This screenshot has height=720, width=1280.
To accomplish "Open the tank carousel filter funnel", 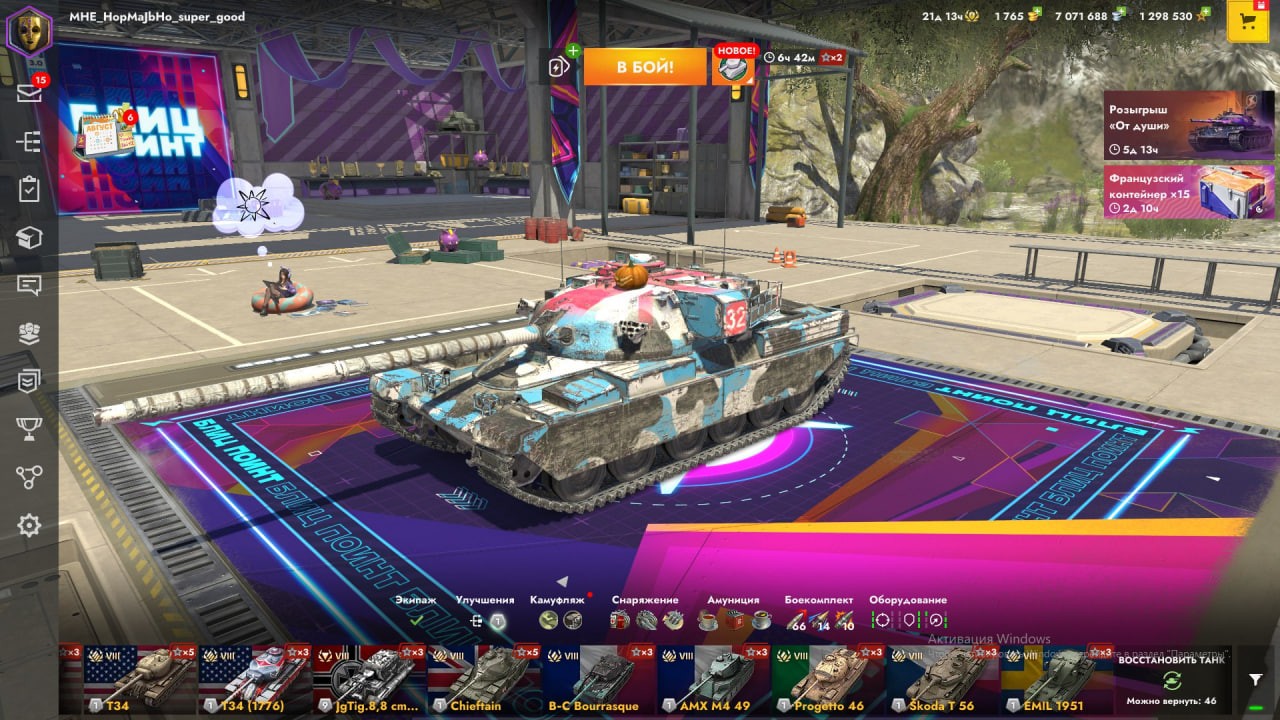I will (1255, 679).
